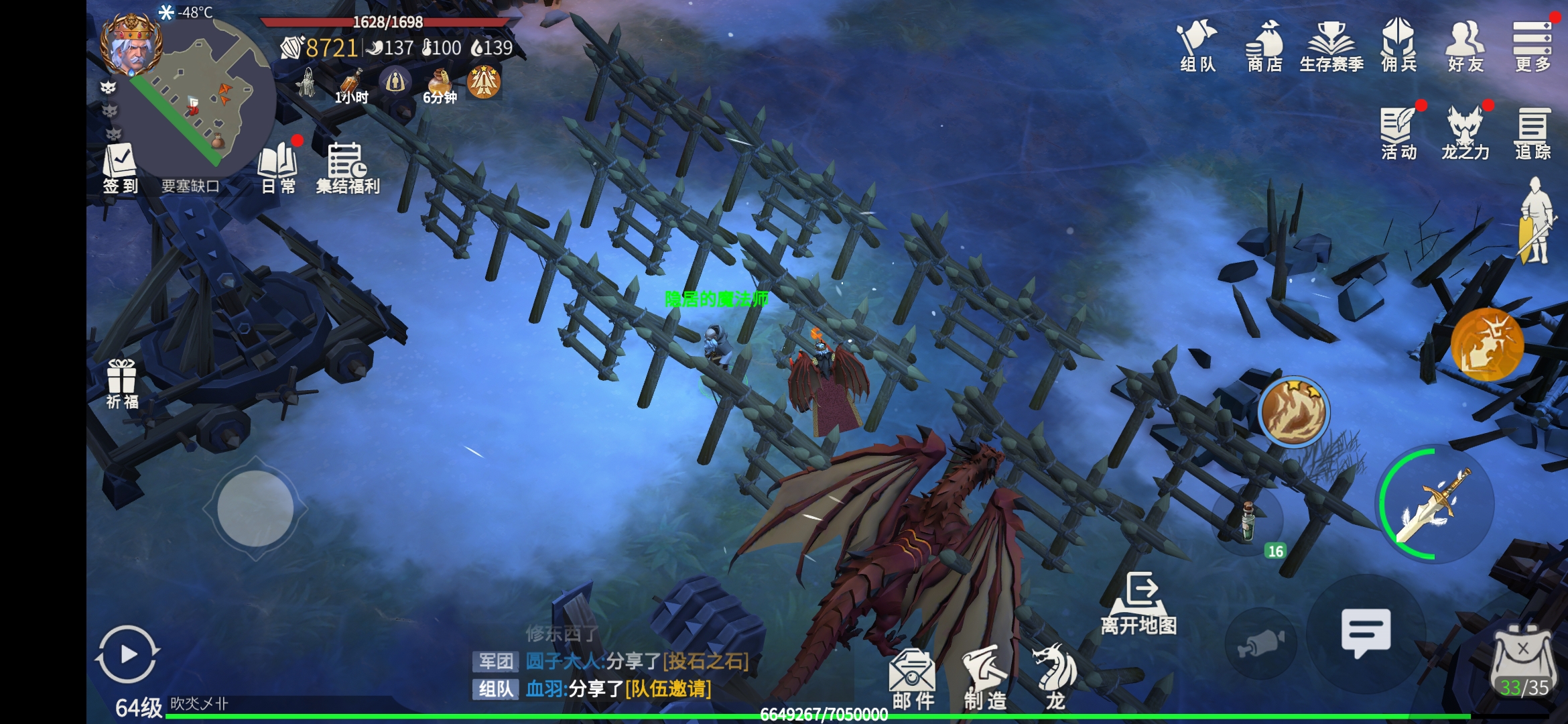The image size is (1568, 724).
Task: Leave the map with 离开地图
Action: 1139,603
